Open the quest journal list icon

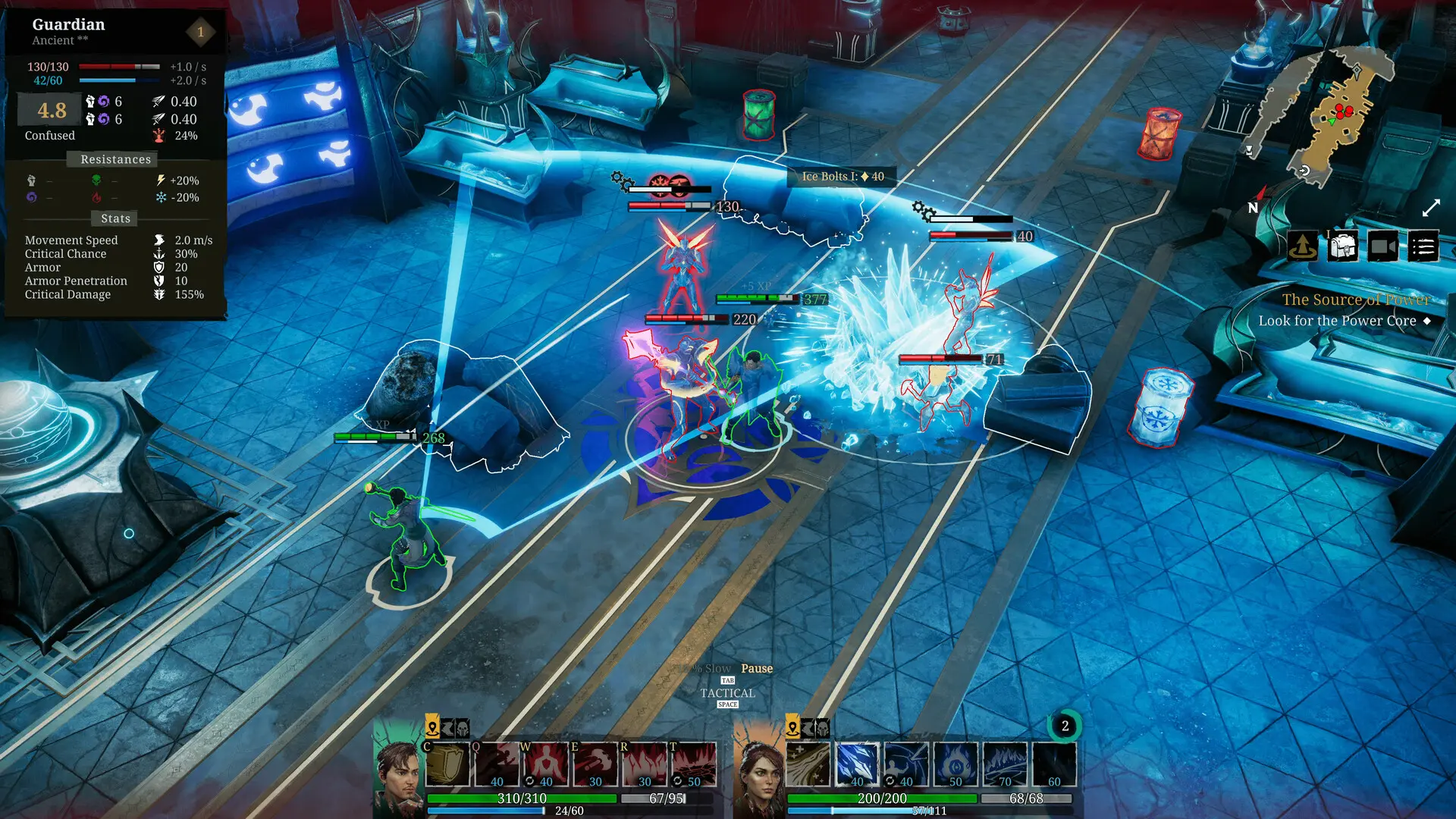pos(1423,247)
